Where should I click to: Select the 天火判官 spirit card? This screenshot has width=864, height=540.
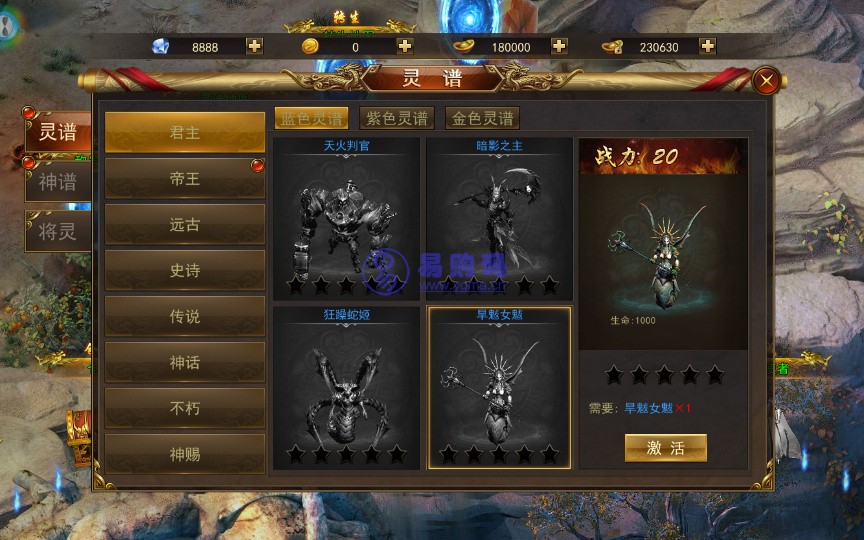click(x=346, y=220)
